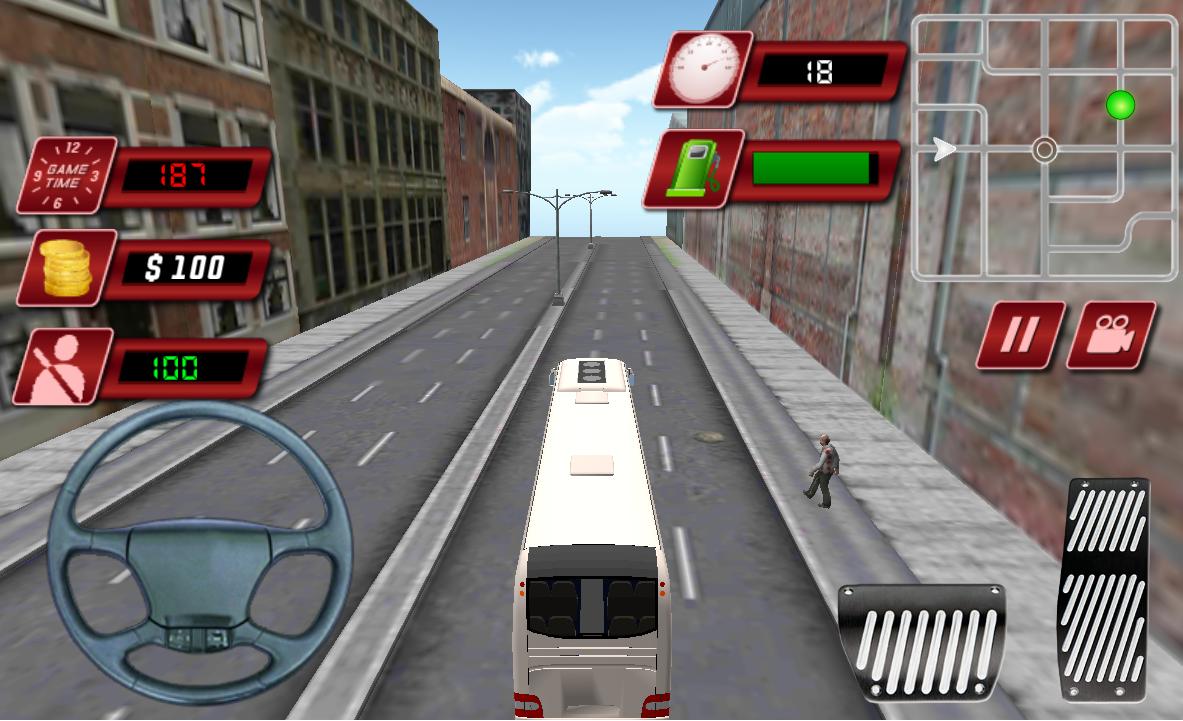This screenshot has width=1183, height=721.
Task: Pause the game with the pause button
Action: 1020,334
